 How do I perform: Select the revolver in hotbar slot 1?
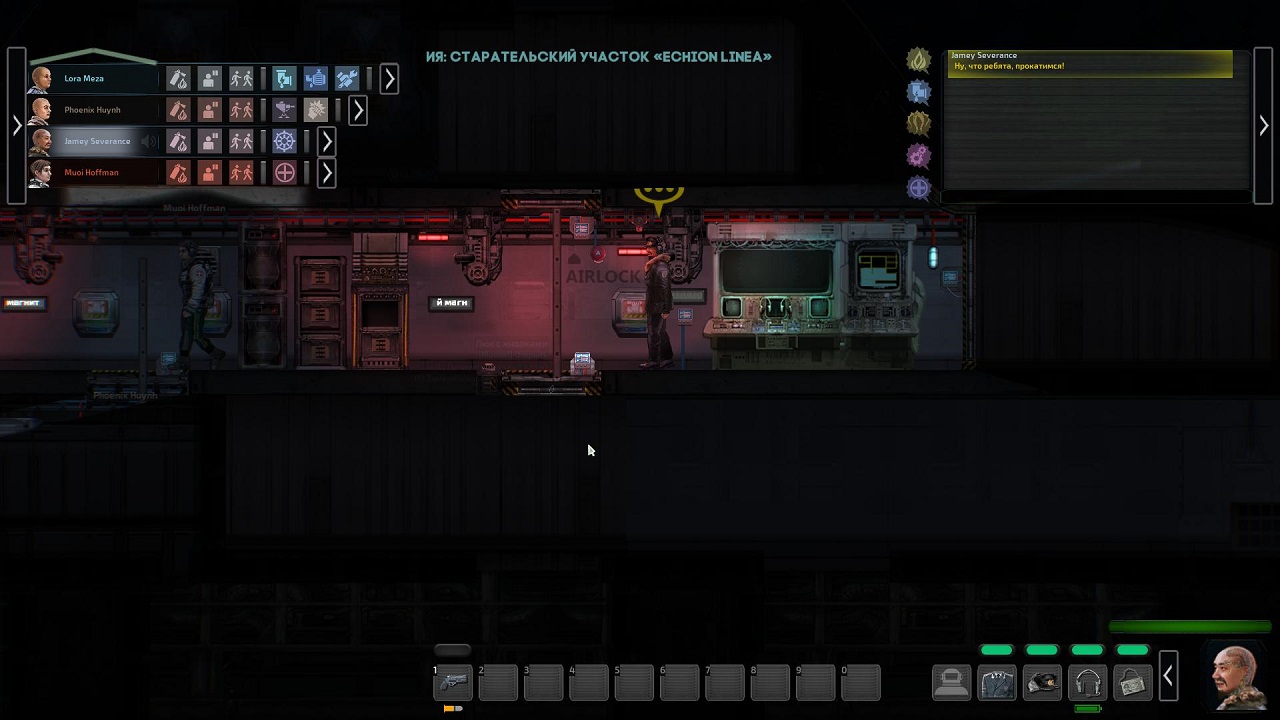coord(452,683)
